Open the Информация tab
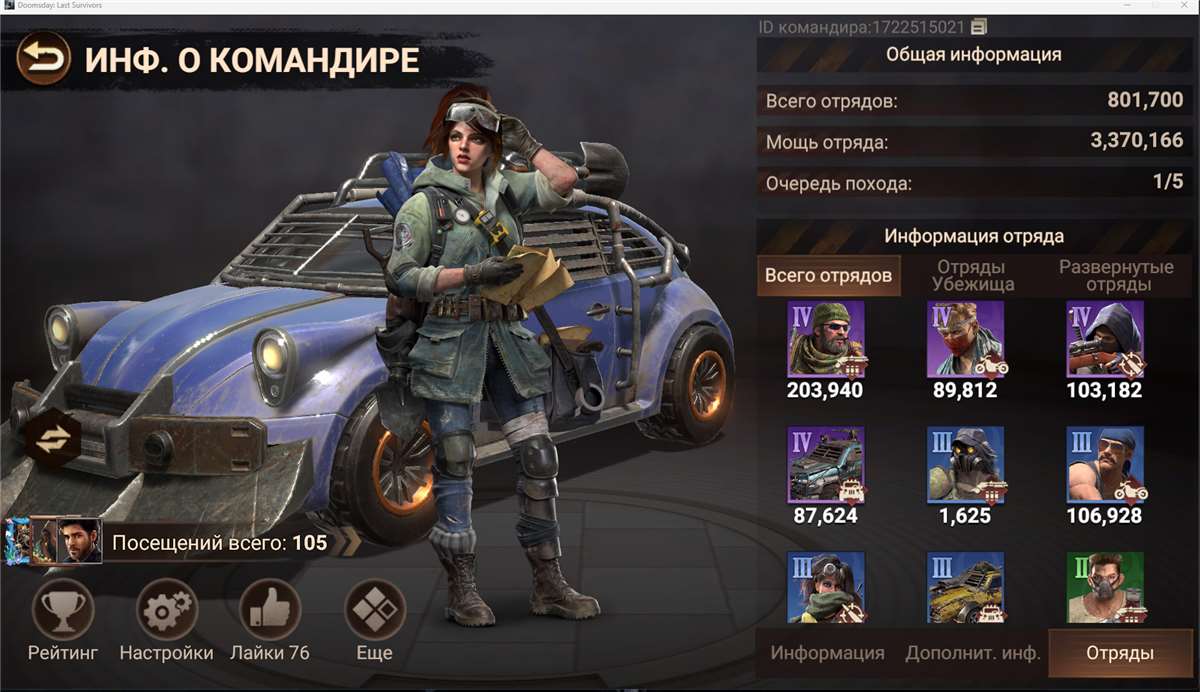The width and height of the screenshot is (1200, 692). 827,653
